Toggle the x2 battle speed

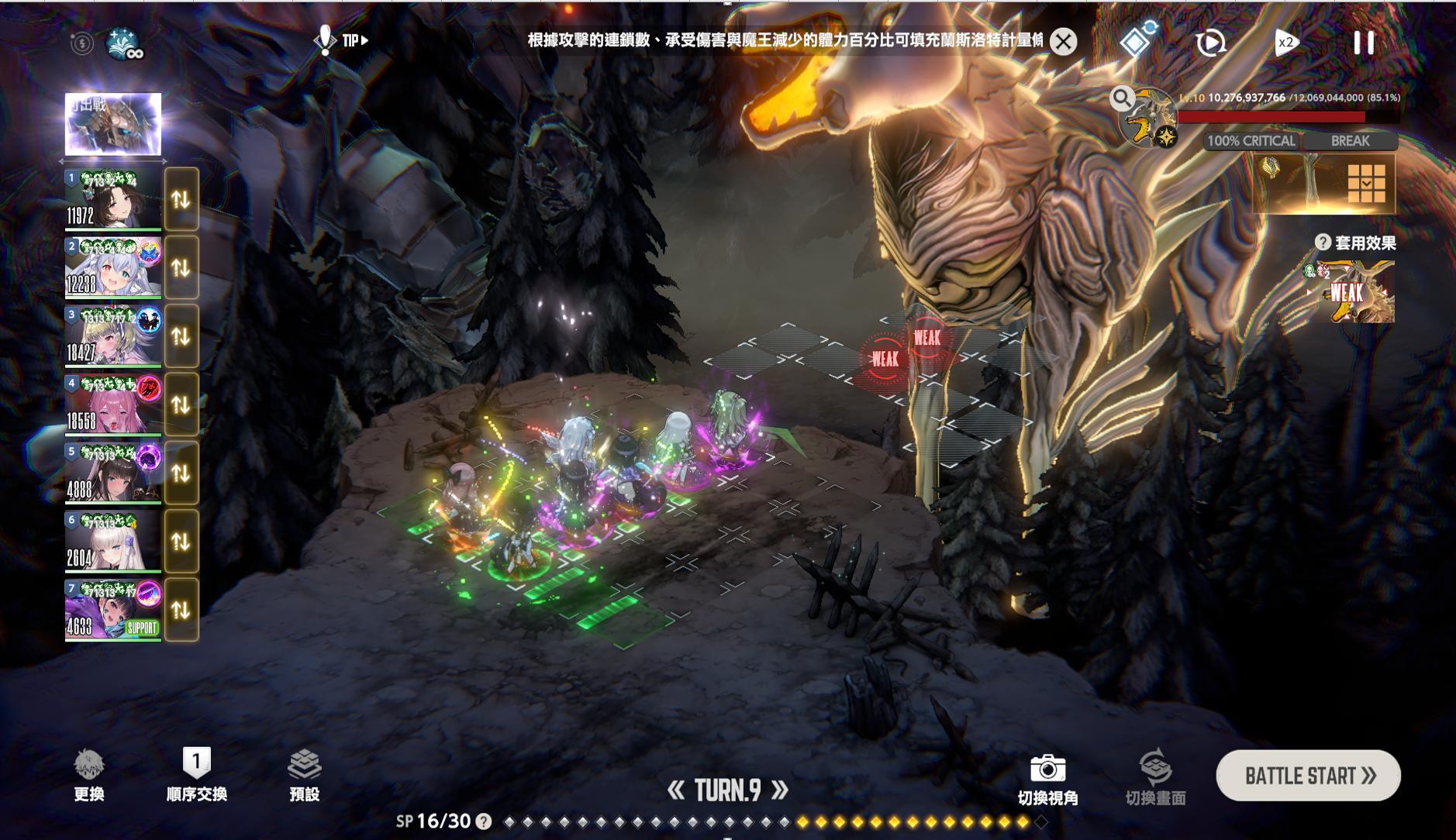[1285, 43]
